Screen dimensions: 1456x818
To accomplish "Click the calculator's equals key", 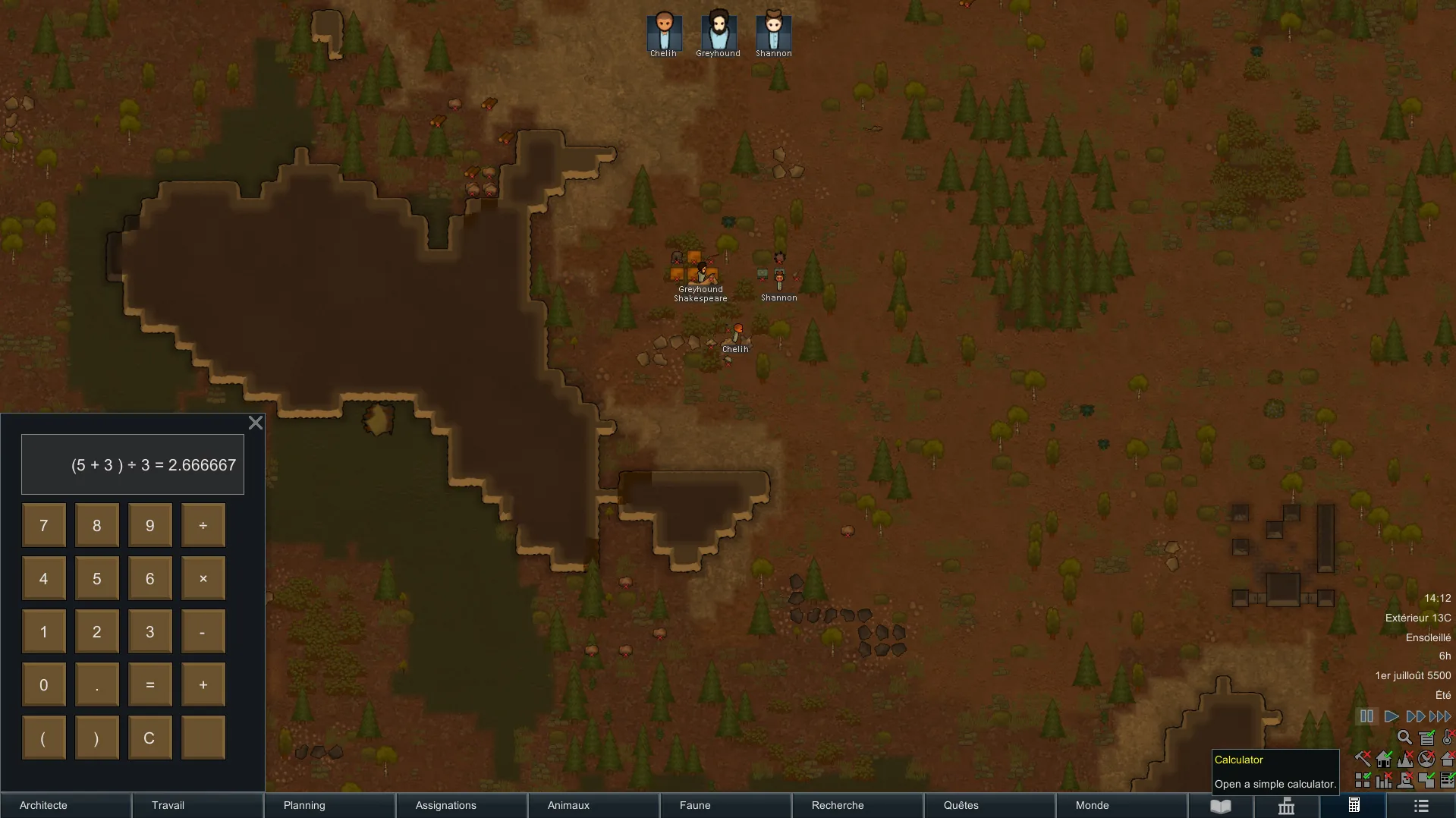I will tap(150, 684).
